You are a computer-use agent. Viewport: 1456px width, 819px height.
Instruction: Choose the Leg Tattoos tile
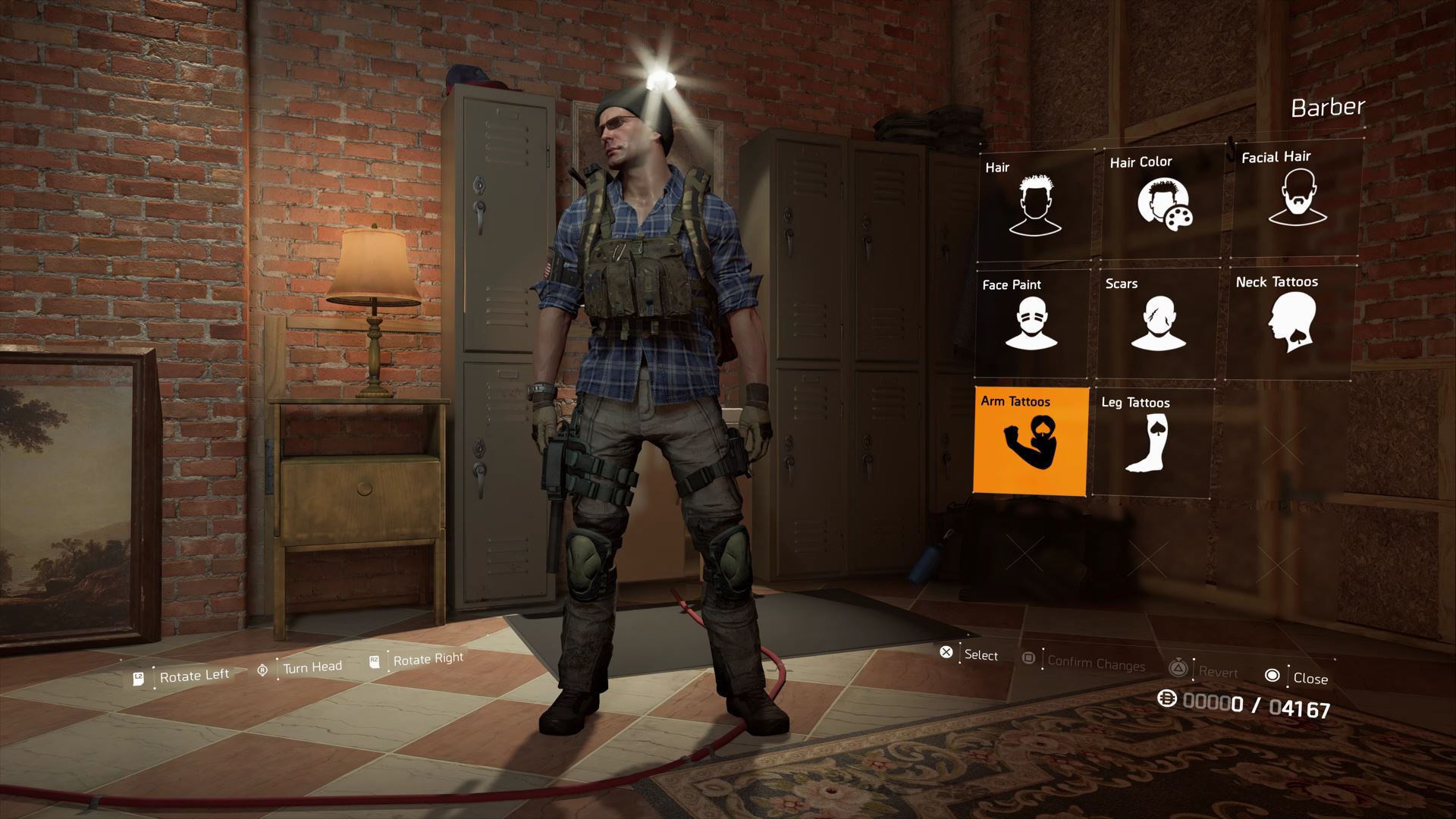[1153, 443]
